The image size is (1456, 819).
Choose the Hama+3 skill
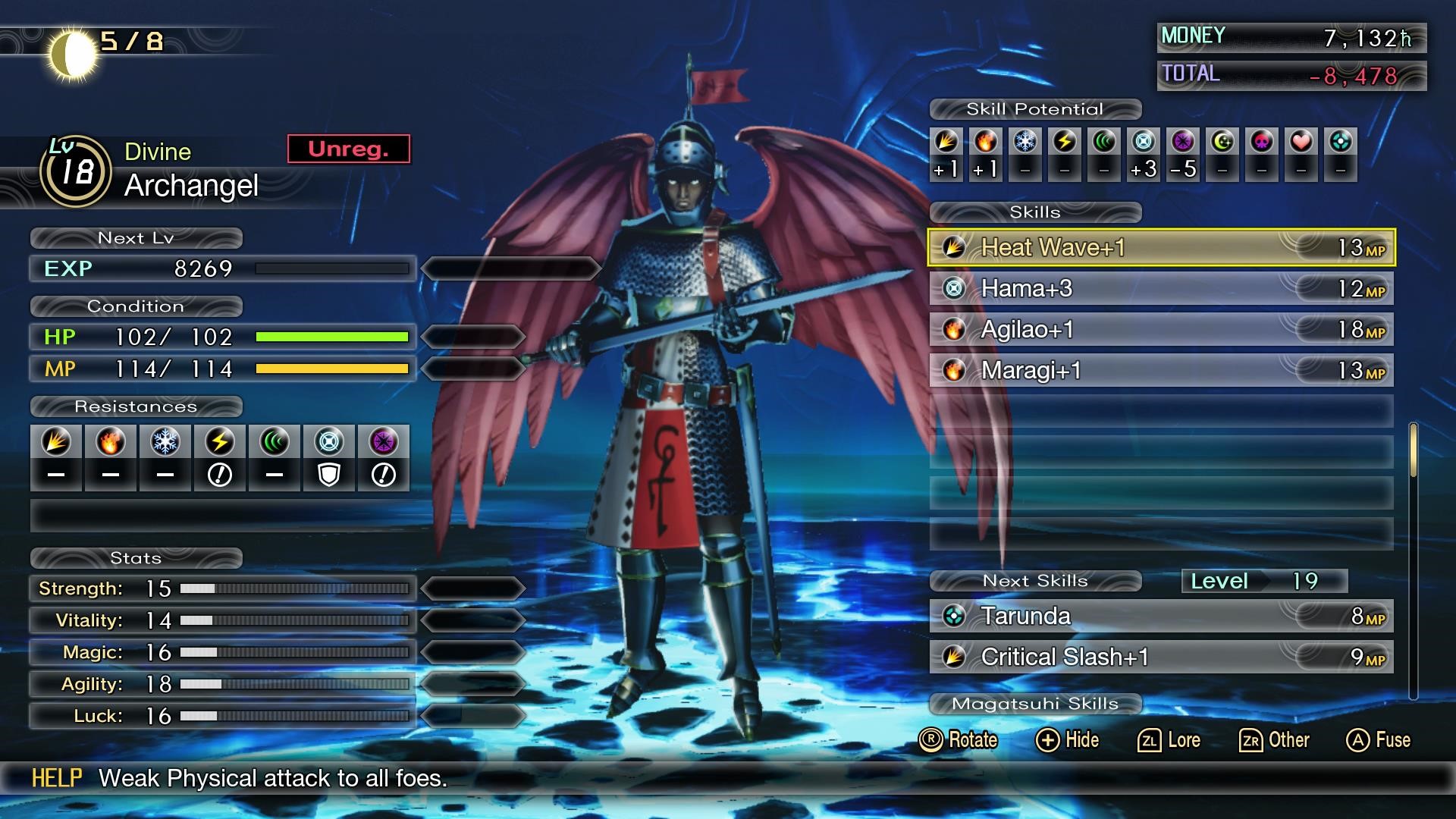pyautogui.click(x=1160, y=288)
